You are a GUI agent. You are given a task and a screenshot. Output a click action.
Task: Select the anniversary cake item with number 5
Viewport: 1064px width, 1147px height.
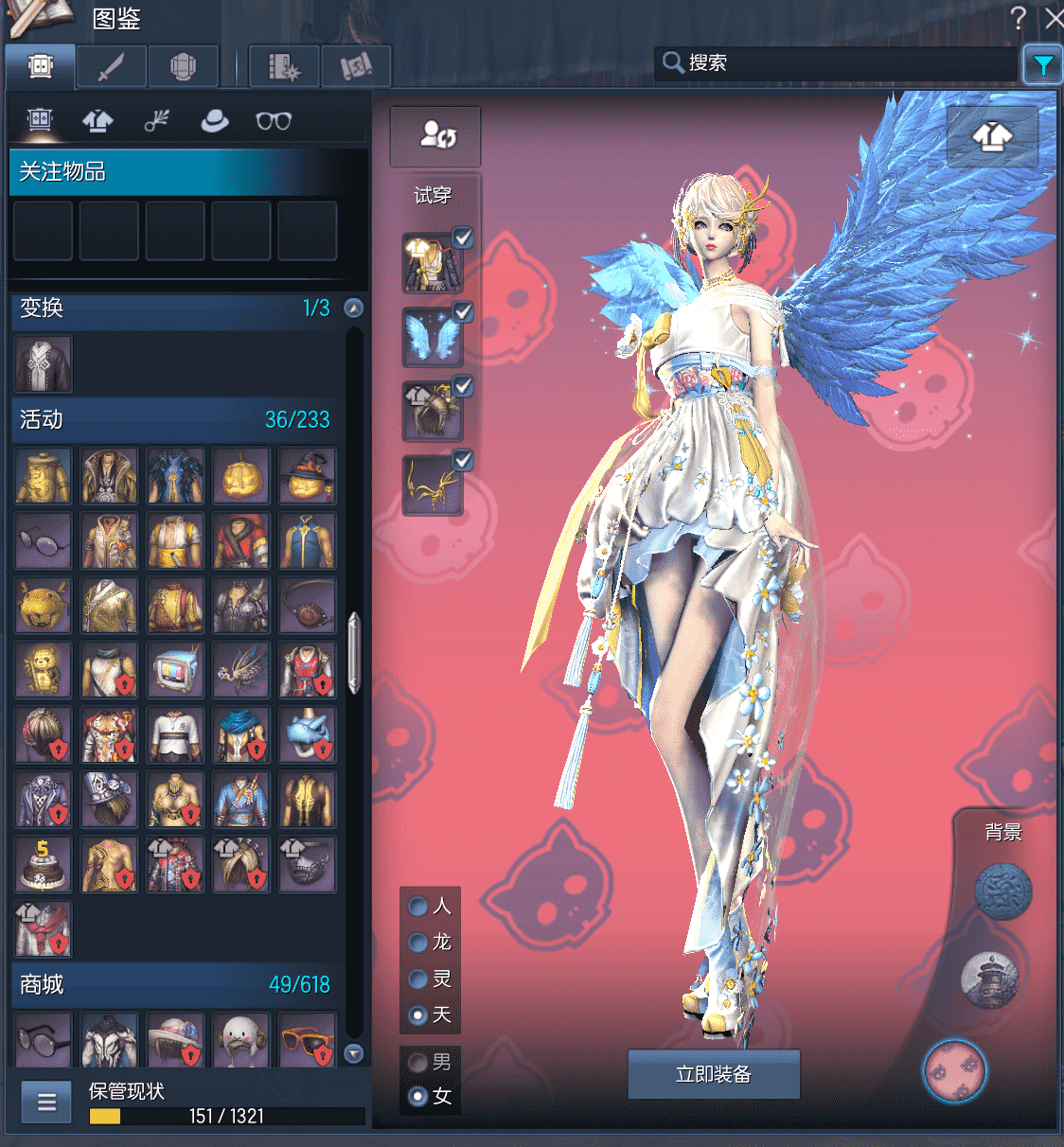(43, 864)
